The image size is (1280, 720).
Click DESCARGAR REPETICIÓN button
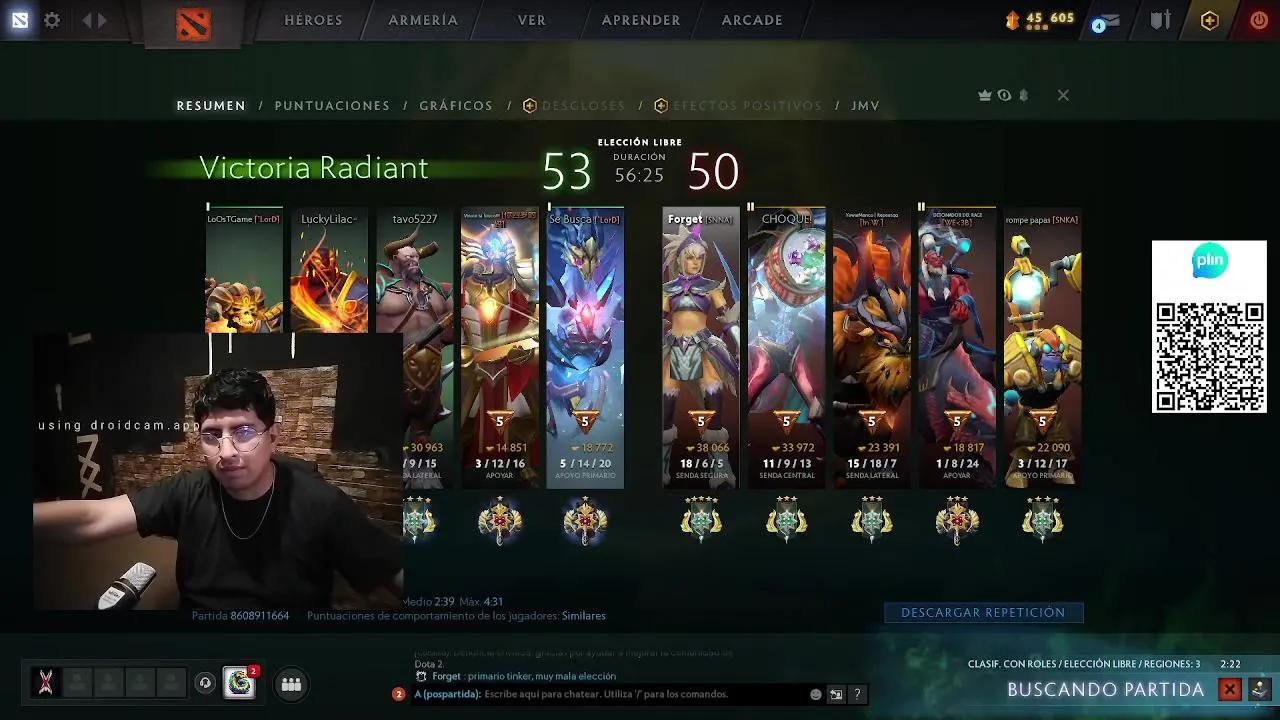(983, 612)
